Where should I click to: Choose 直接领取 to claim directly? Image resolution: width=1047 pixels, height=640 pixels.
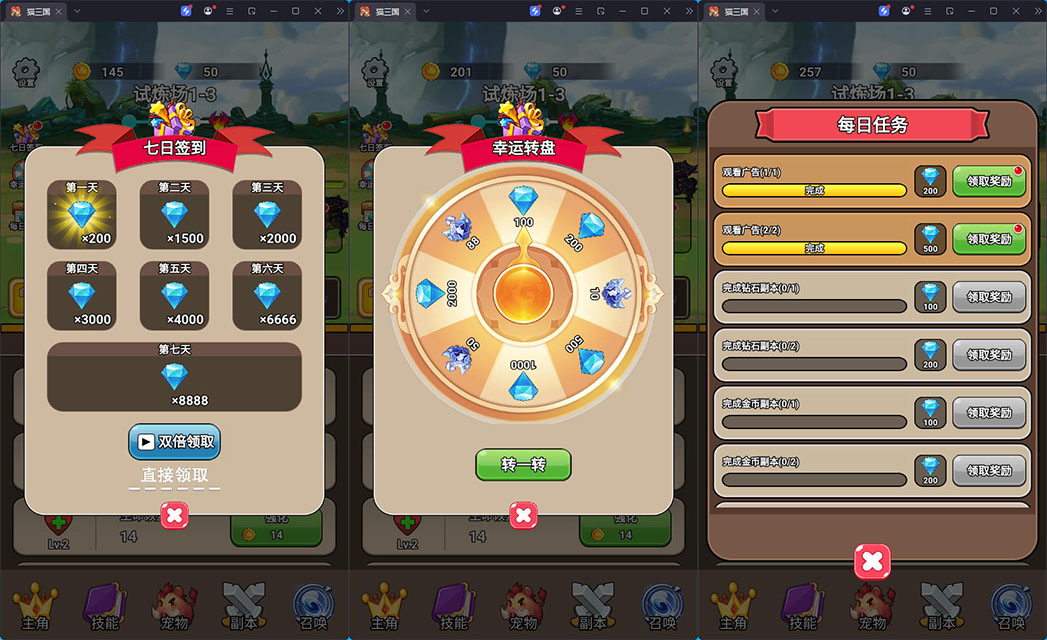click(174, 476)
